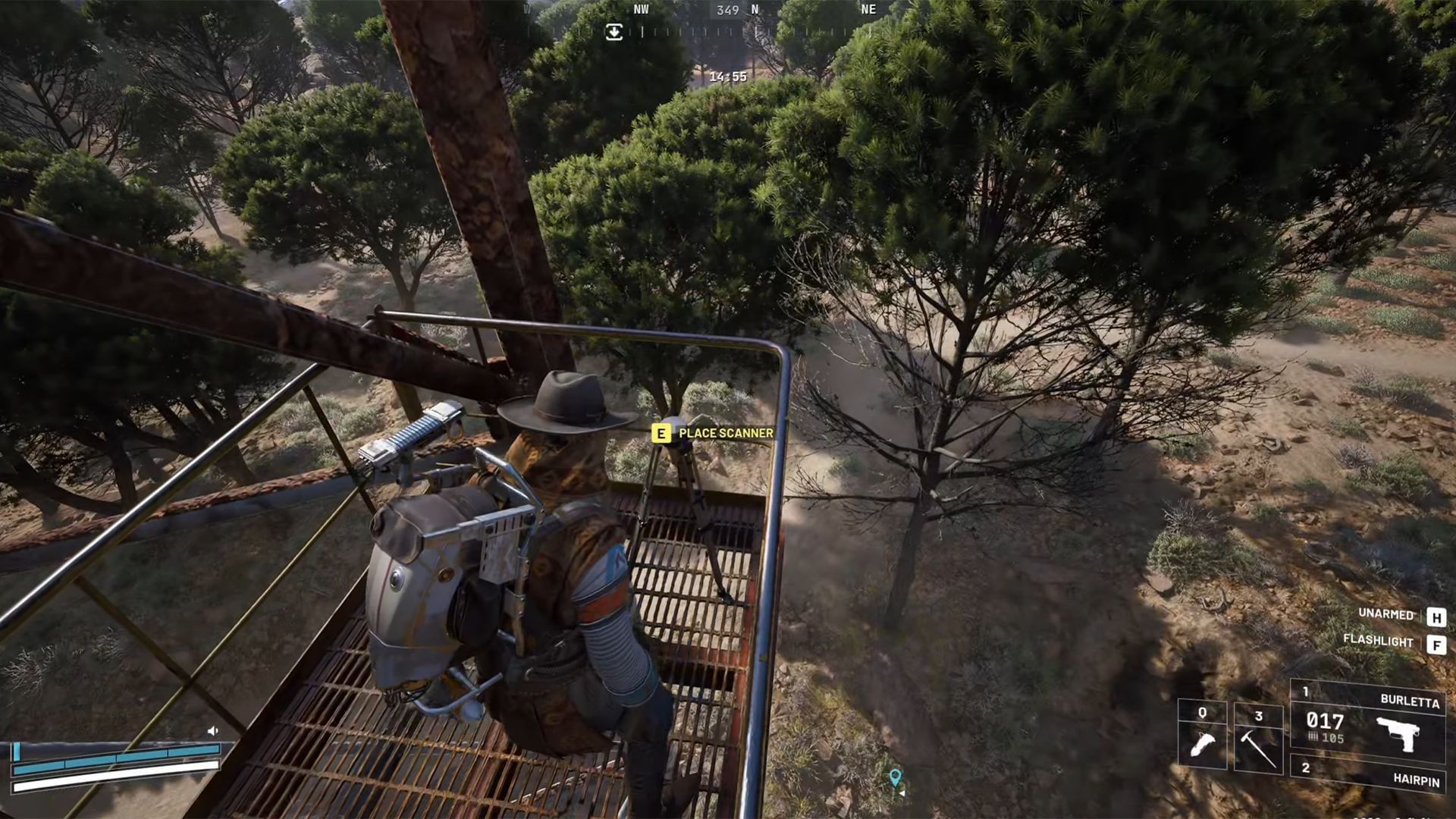1456x819 pixels.
Task: Click the ammo magazine icon next to 105
Action: click(1313, 736)
